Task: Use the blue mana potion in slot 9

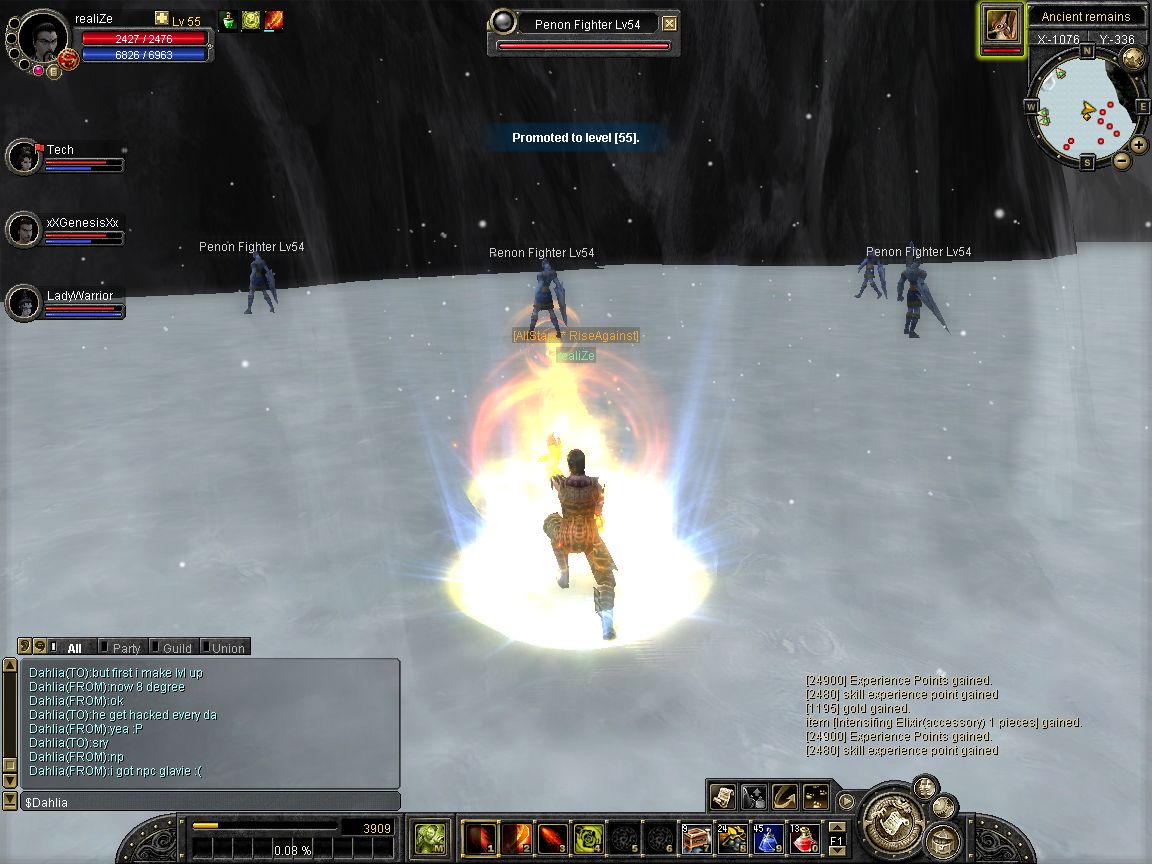Action: coord(769,838)
